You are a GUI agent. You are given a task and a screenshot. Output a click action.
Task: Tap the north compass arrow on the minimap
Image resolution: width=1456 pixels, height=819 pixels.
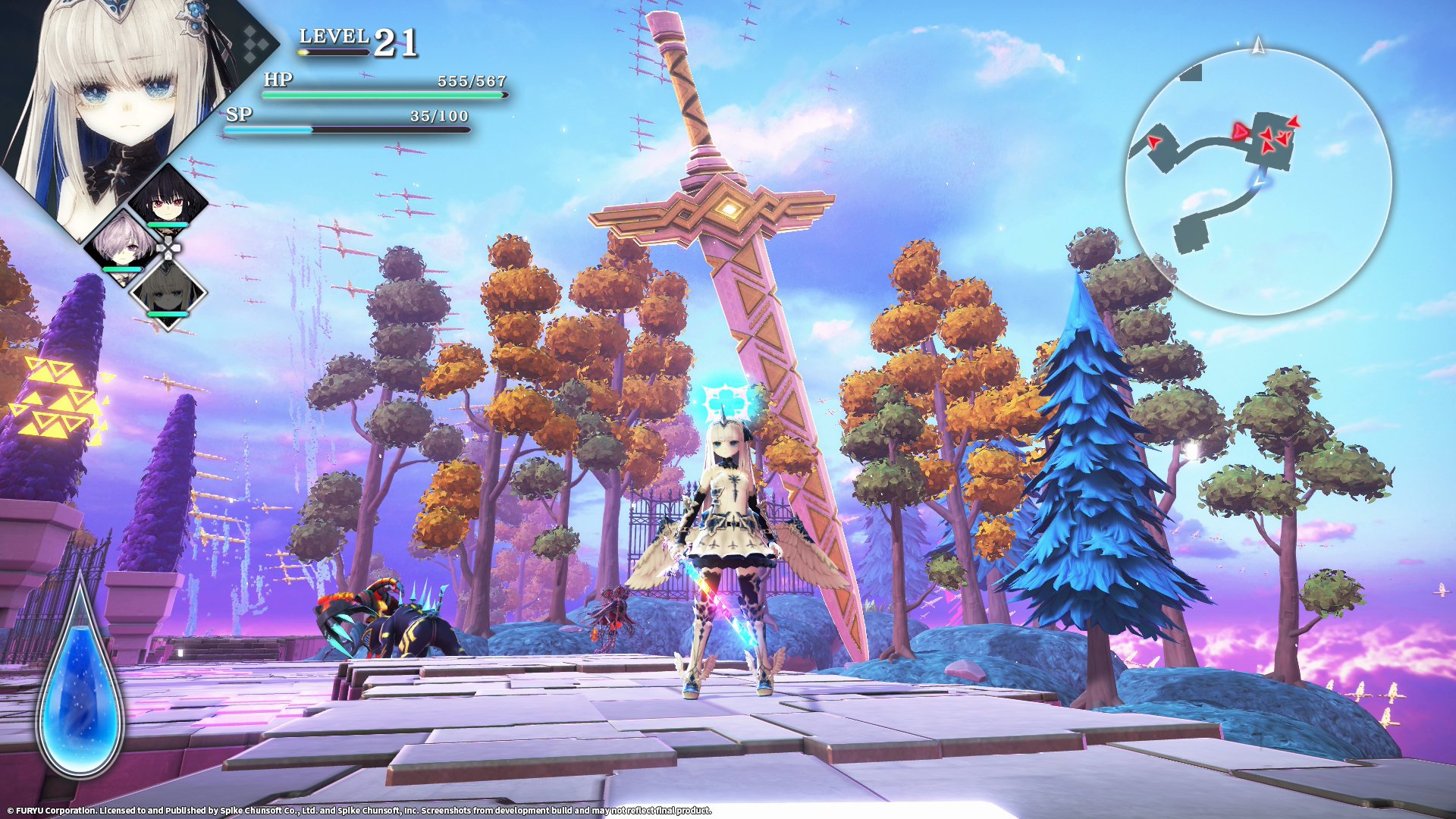coord(1258,44)
